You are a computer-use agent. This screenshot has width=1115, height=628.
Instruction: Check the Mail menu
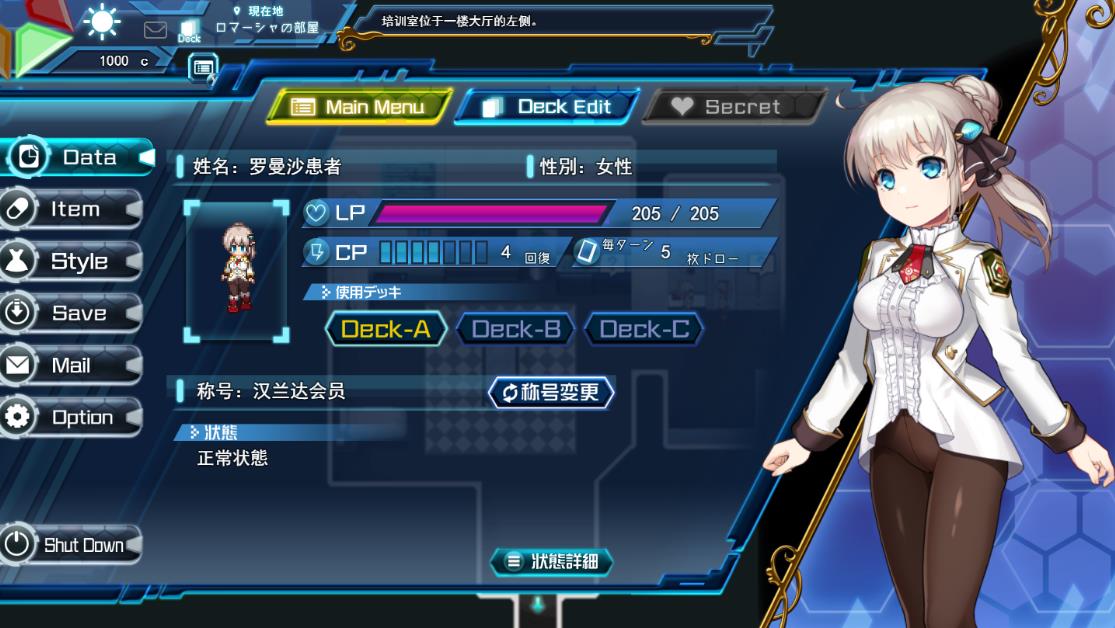(70, 366)
